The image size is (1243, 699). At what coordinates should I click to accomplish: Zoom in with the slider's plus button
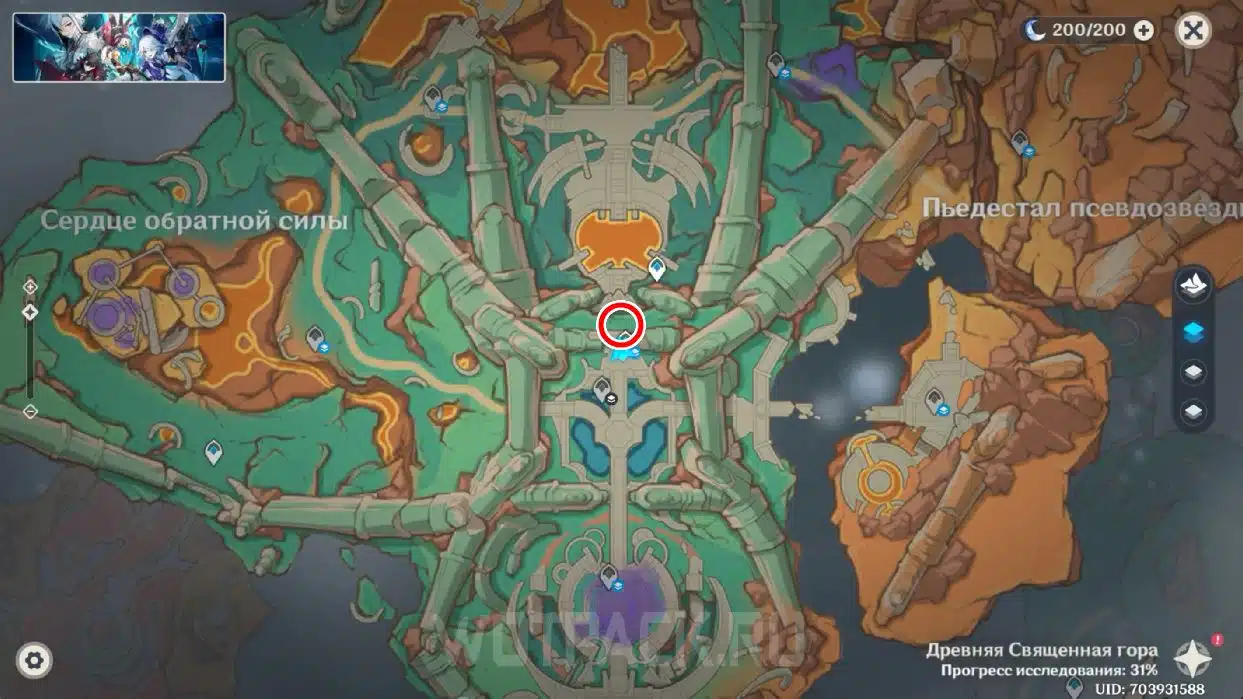(30, 287)
